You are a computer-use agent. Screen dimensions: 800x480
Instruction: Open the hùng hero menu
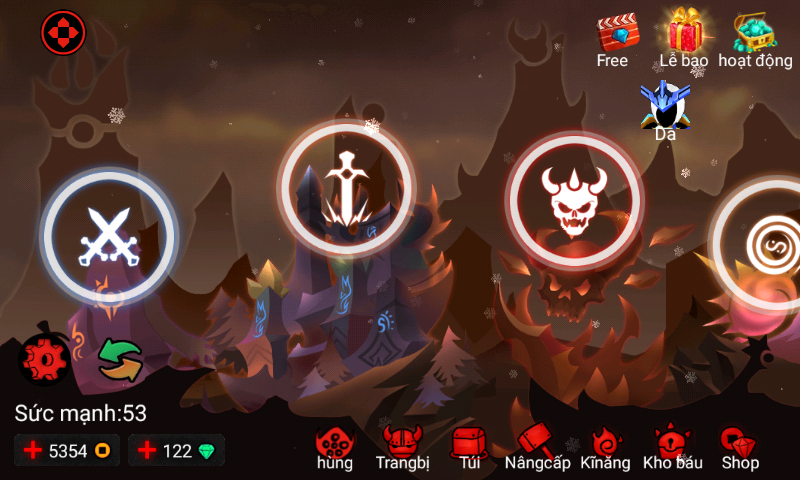pos(335,447)
